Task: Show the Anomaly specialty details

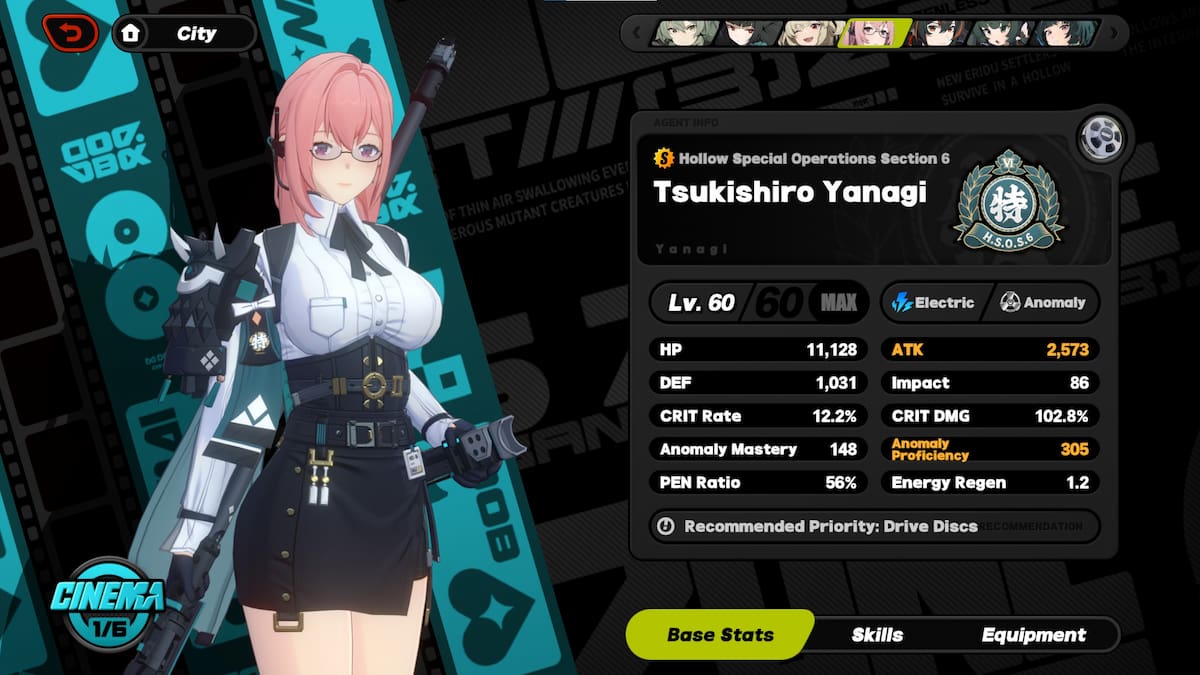Action: point(1043,302)
